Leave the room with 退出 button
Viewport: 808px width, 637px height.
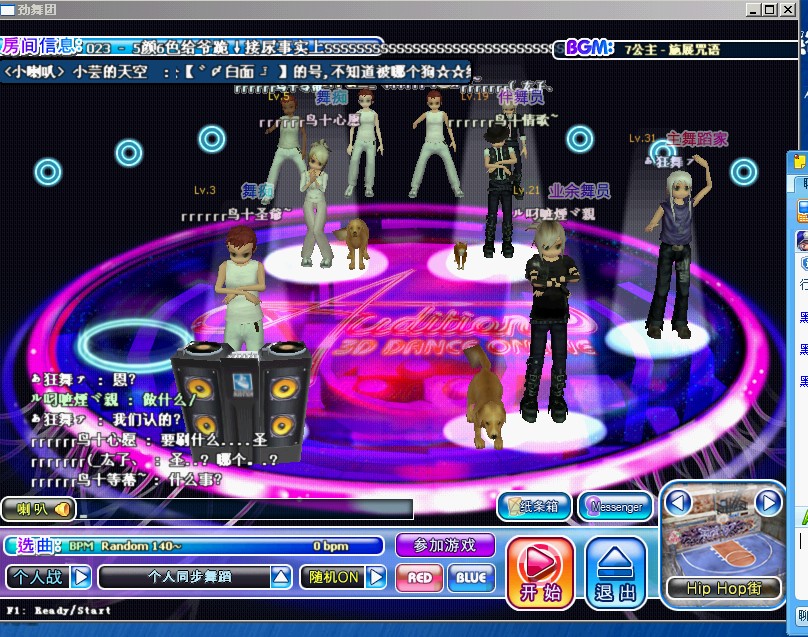[x=616, y=573]
